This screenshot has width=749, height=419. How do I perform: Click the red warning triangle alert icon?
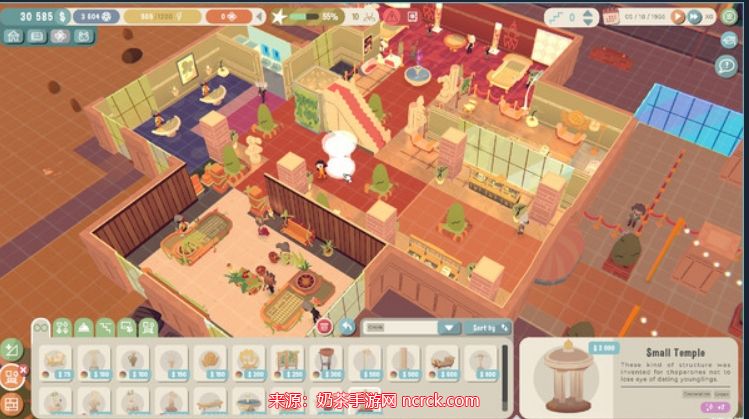(392, 16)
